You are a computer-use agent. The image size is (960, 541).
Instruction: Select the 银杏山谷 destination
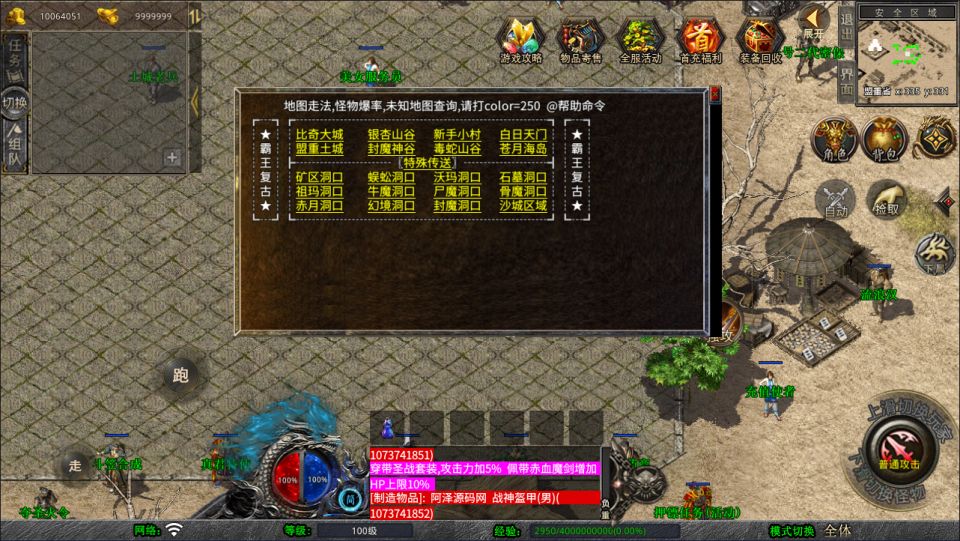click(x=391, y=134)
